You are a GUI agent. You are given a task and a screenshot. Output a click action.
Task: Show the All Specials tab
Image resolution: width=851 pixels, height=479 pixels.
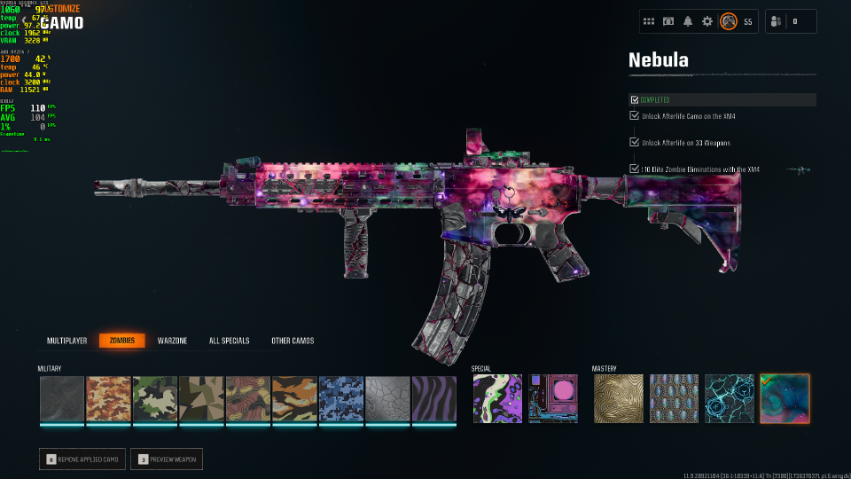(x=228, y=341)
